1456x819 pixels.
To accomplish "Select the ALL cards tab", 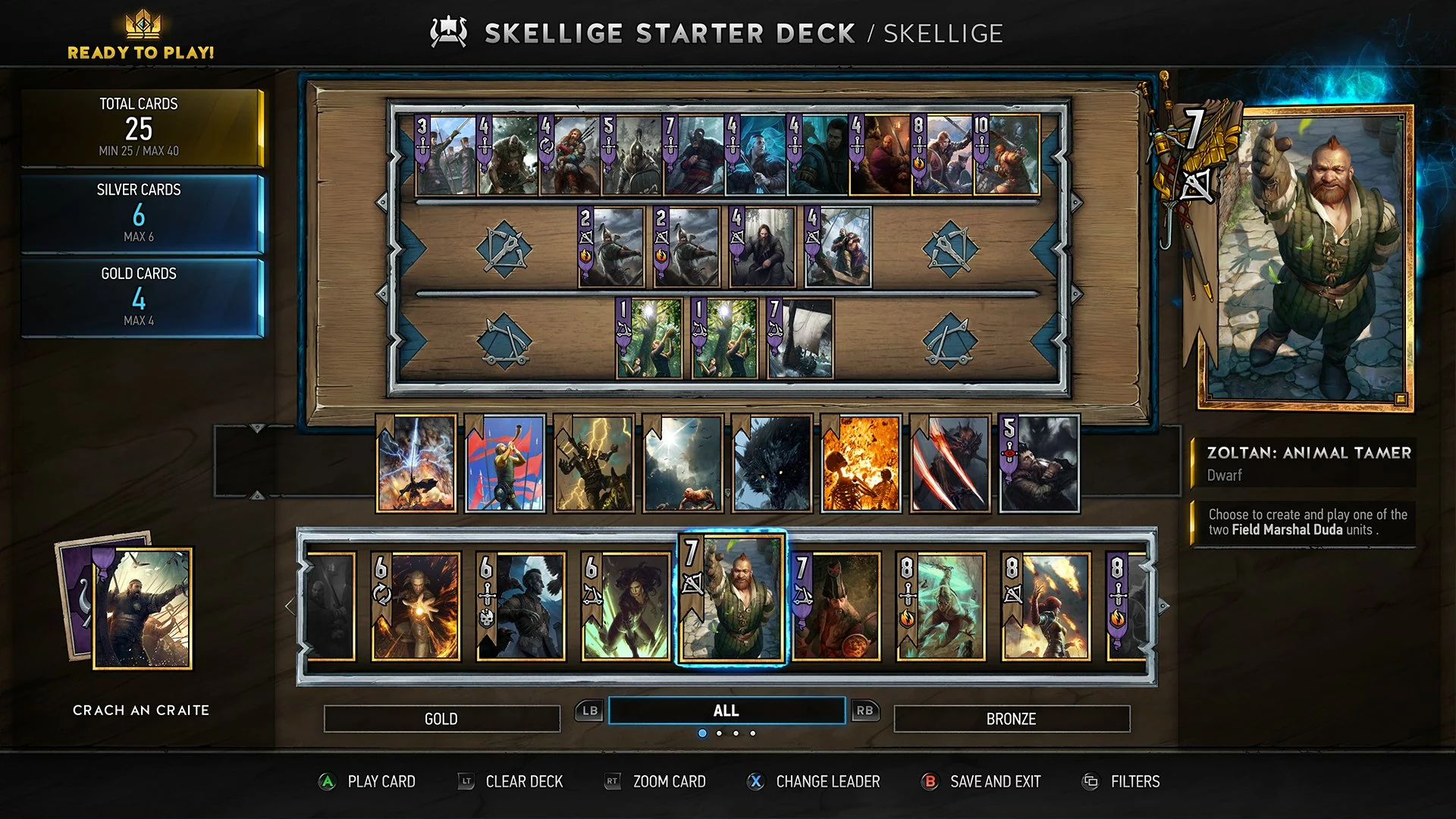I will click(726, 711).
